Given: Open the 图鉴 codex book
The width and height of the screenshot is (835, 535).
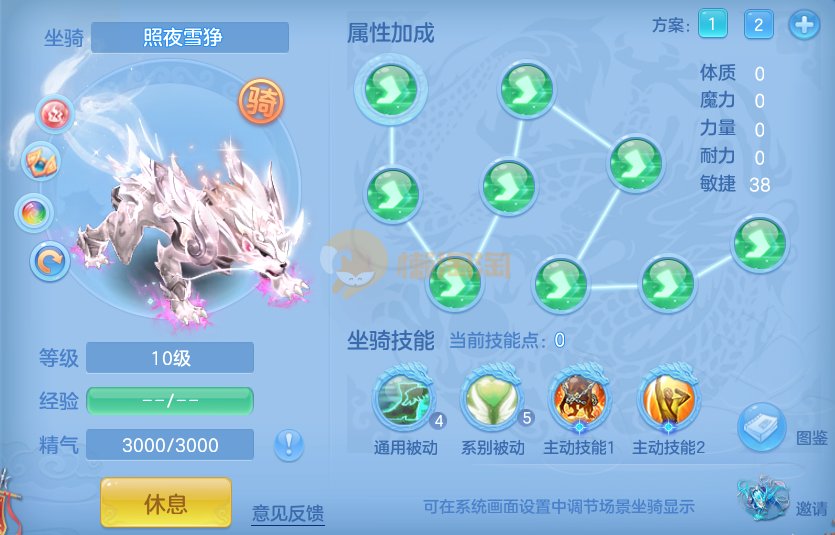Looking at the screenshot, I should click(762, 428).
